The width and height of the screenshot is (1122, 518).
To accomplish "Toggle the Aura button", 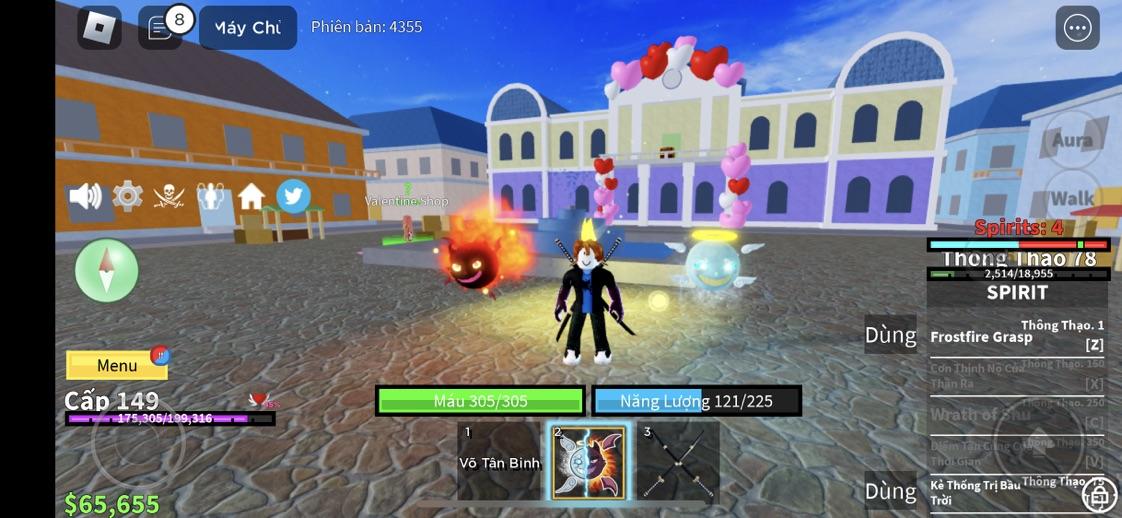I will (x=1072, y=140).
